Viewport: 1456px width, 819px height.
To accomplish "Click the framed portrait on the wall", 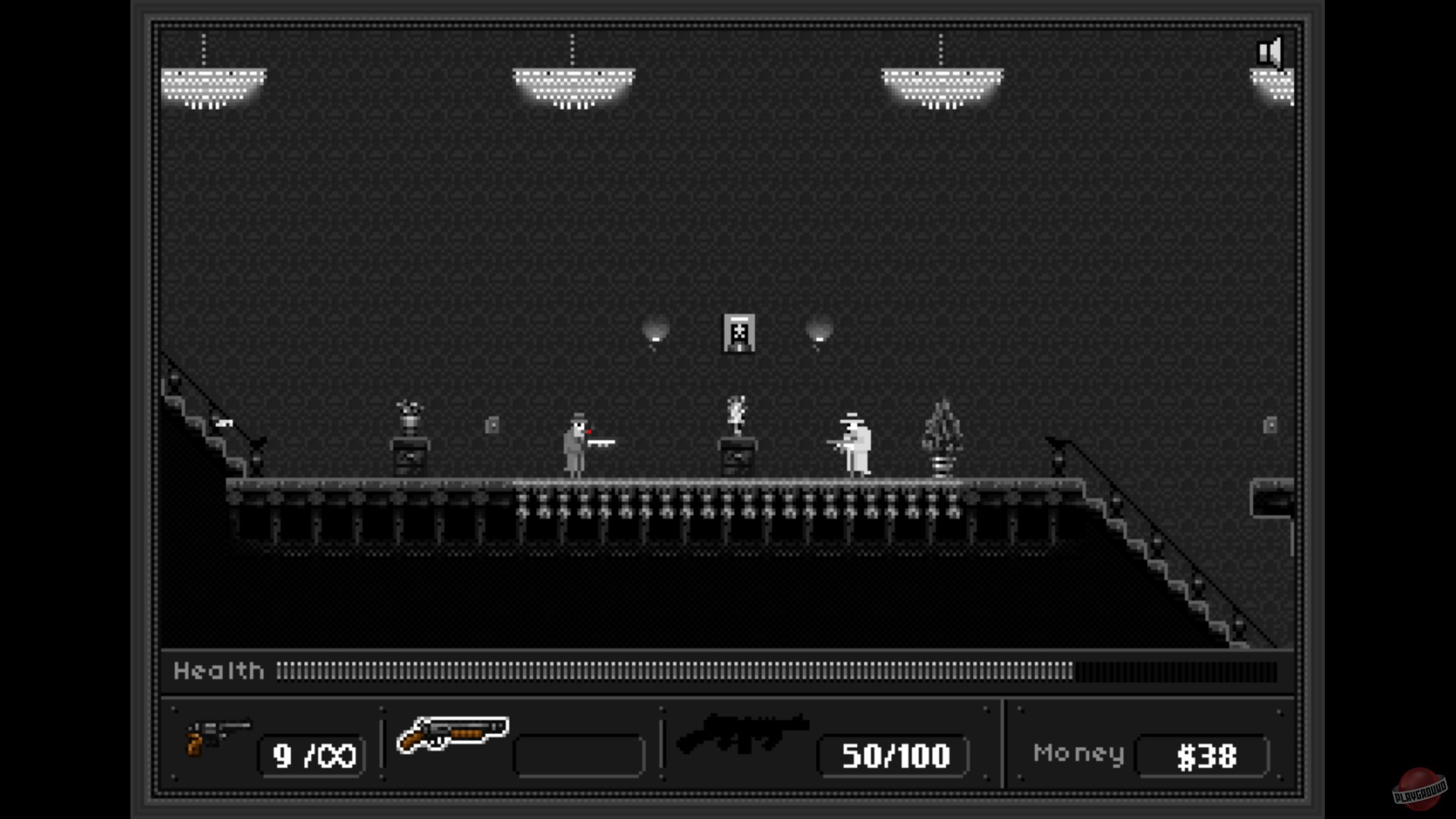I will point(739,334).
